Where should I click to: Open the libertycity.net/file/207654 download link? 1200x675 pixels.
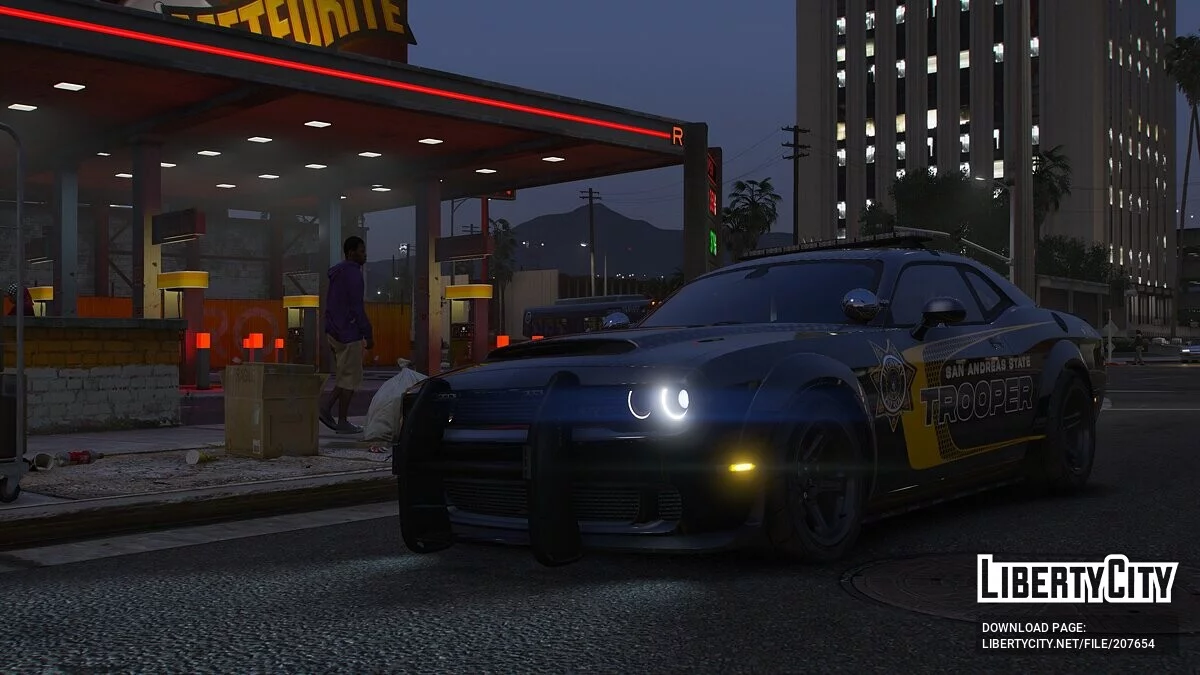tap(1067, 644)
